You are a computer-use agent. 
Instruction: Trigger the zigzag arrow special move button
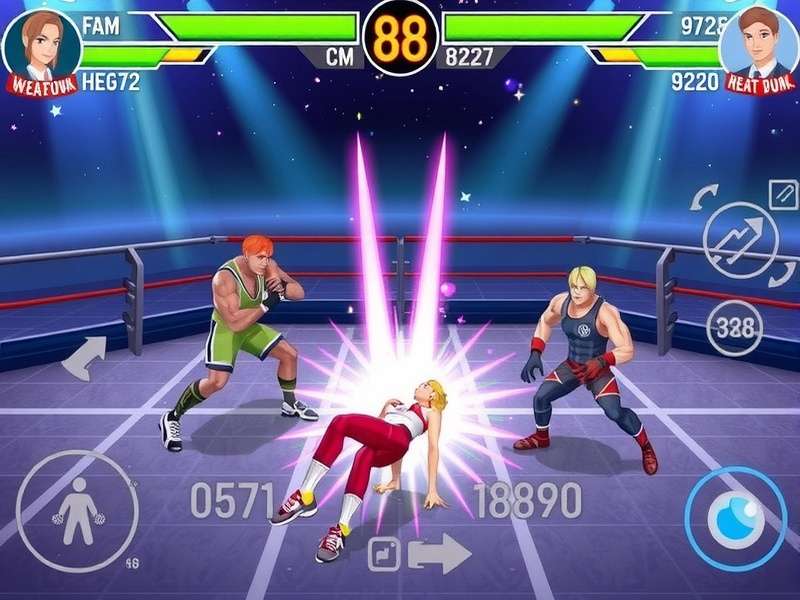(740, 240)
